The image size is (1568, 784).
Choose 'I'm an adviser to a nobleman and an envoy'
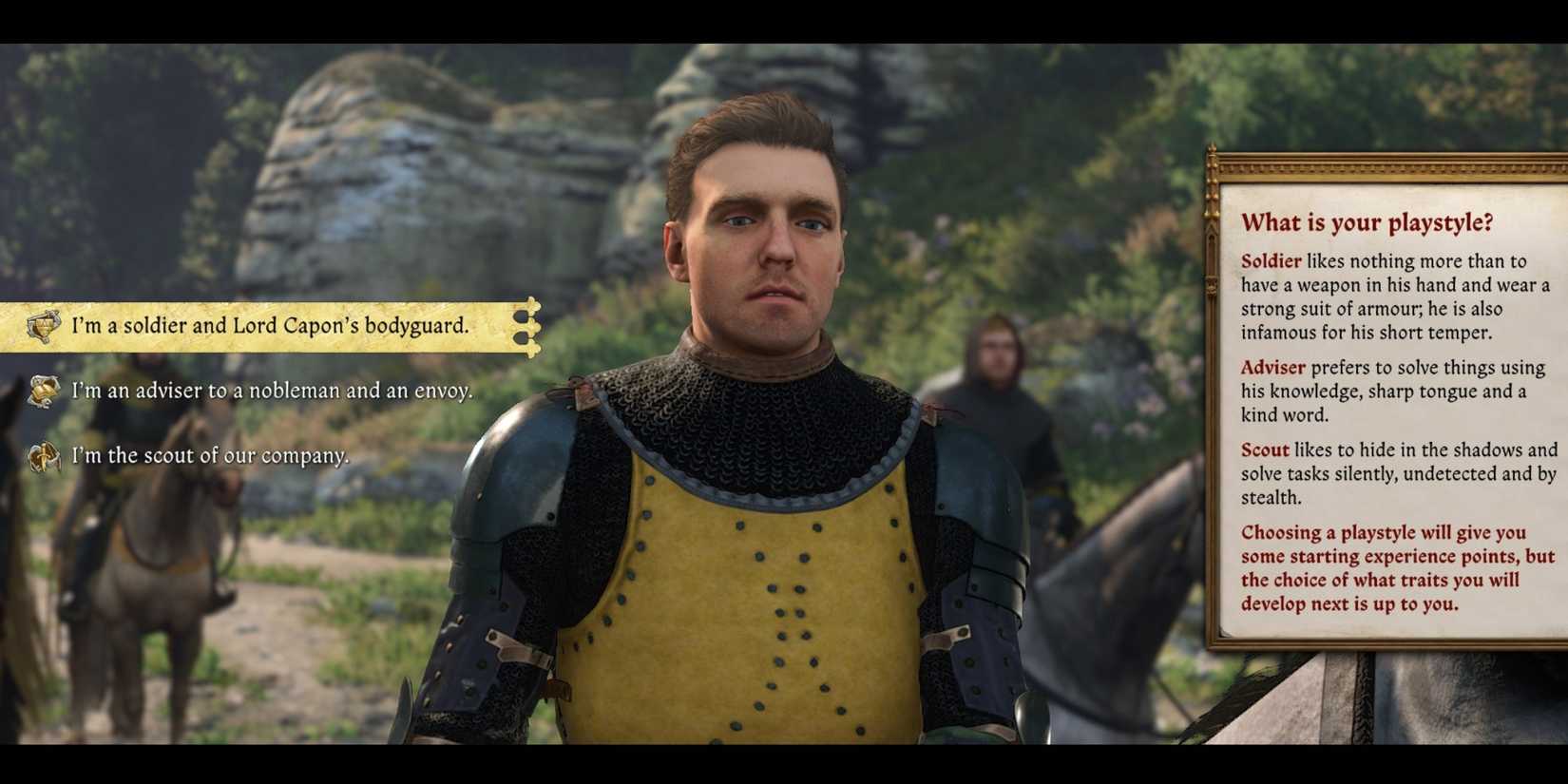(271, 391)
